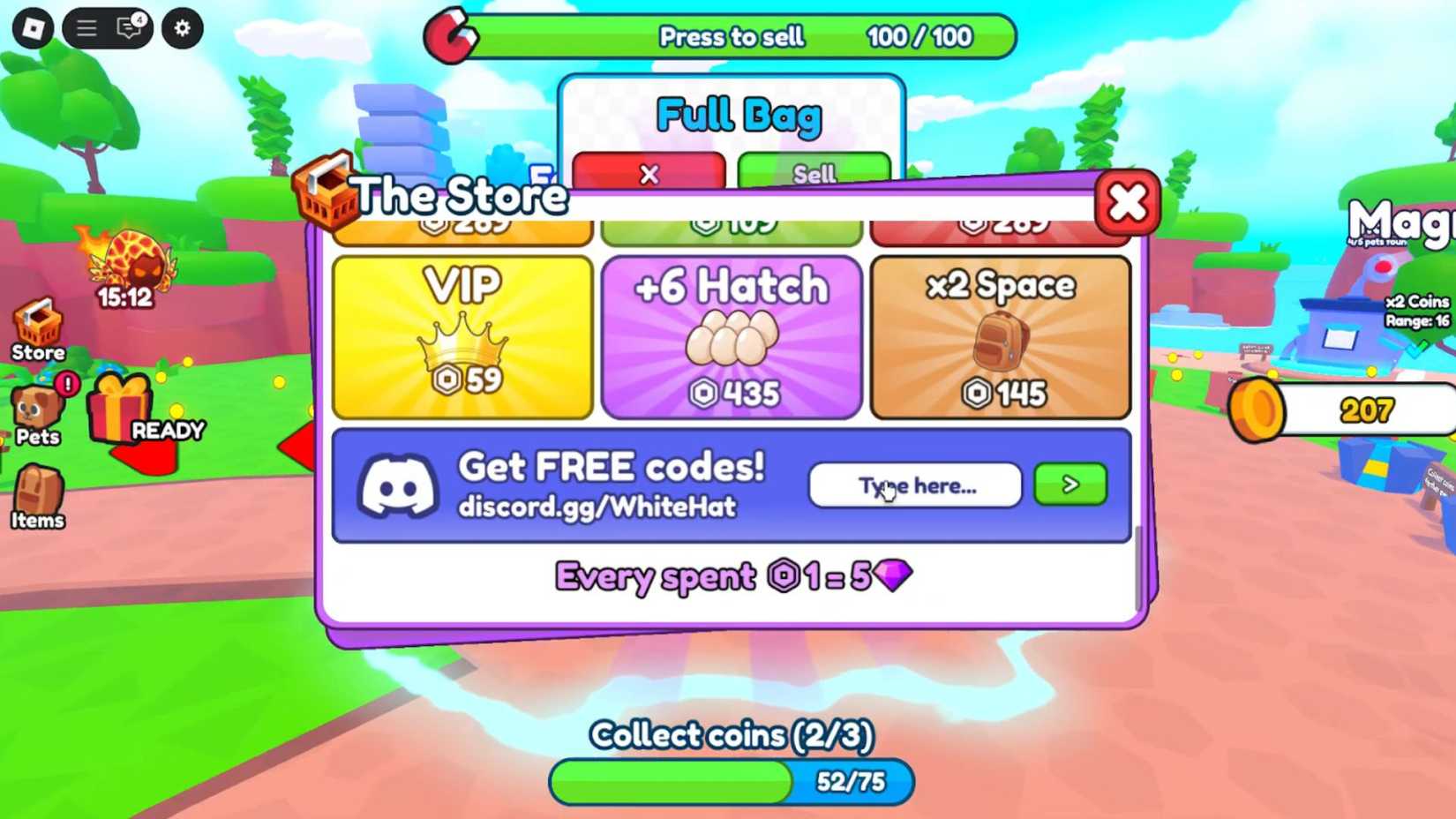This screenshot has width=1456, height=819.
Task: Dismiss the Full Bag popup with red X
Action: point(649,175)
